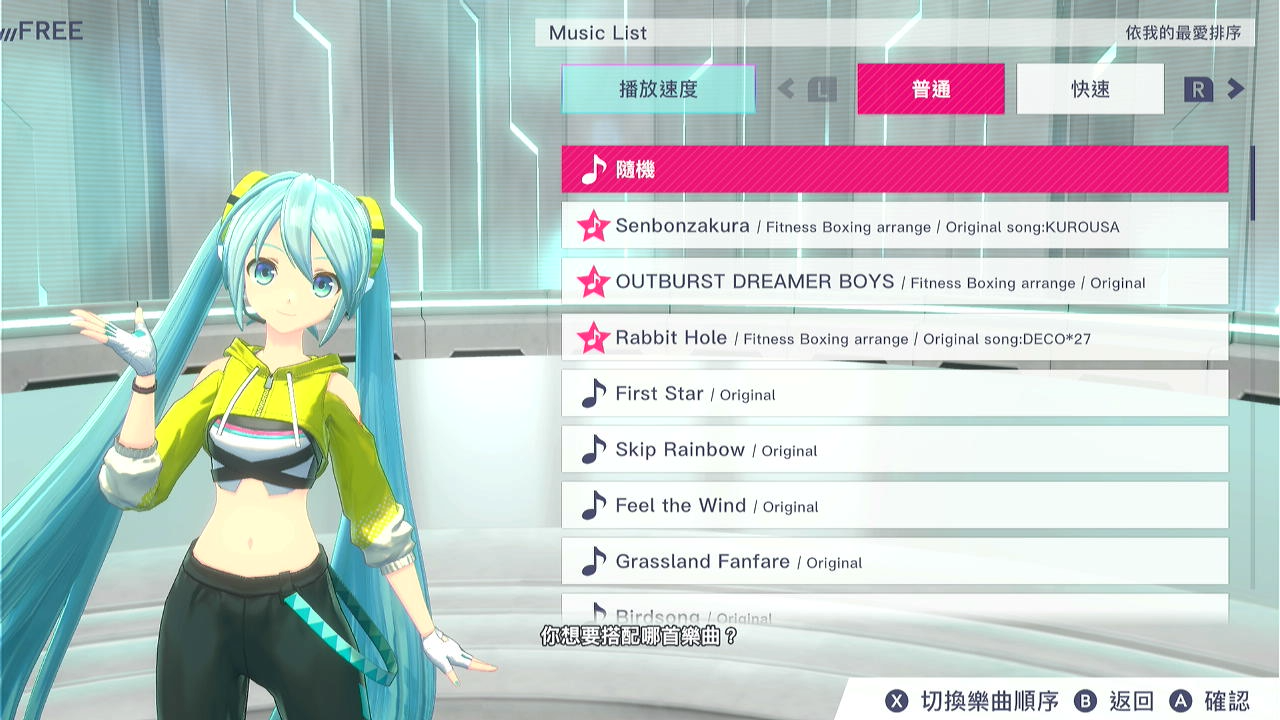Toggle the 普通 normal speed option
Image resolution: width=1280 pixels, height=720 pixels.
point(930,89)
